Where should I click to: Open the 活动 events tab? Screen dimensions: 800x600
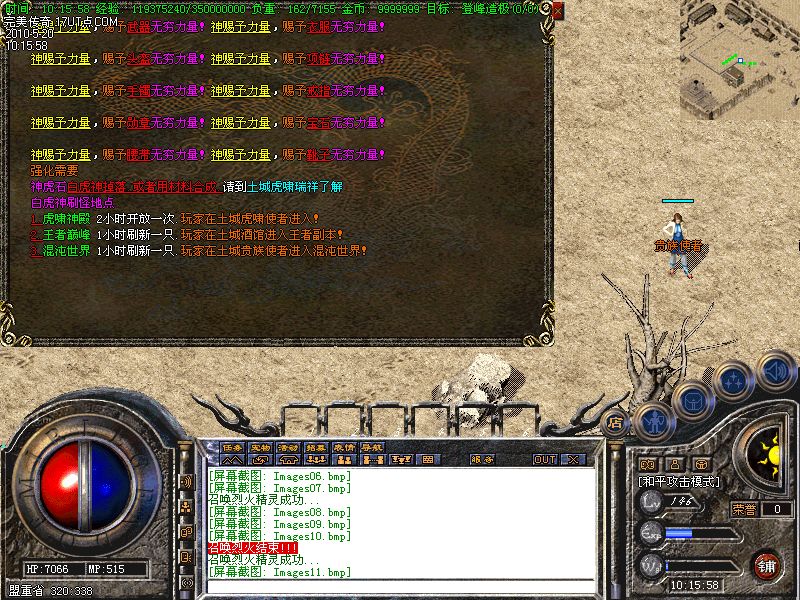(x=289, y=447)
